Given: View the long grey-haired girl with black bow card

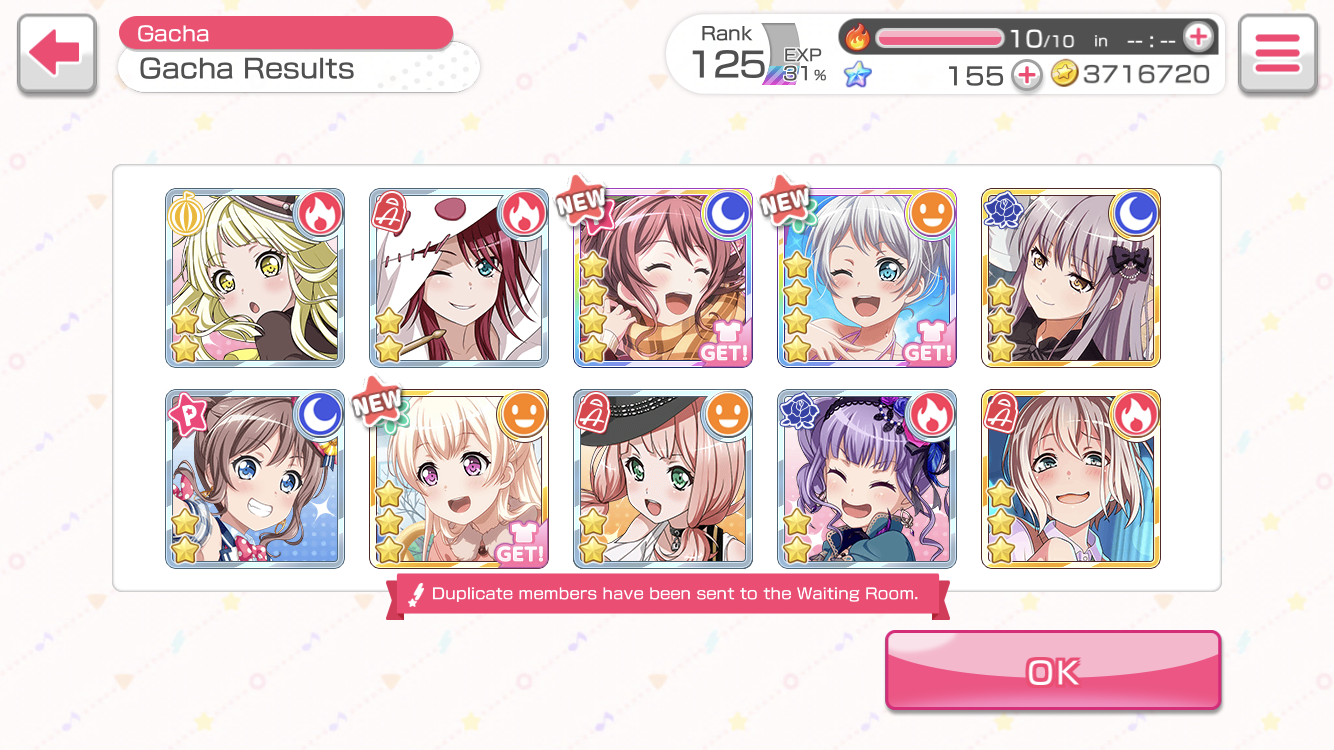Looking at the screenshot, I should [1071, 278].
